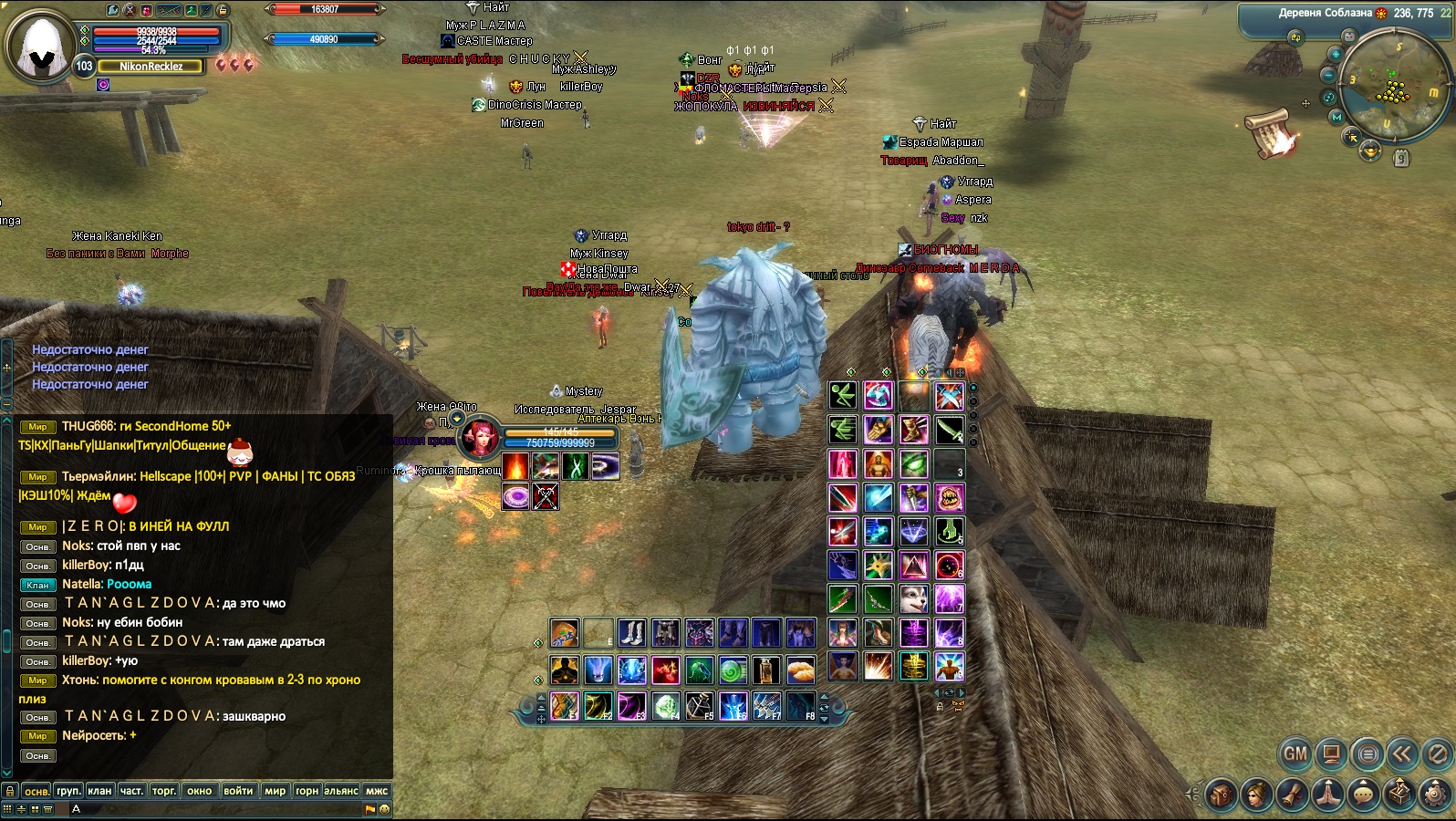
Task: Open the speech bubble social menu
Action: [1363, 795]
